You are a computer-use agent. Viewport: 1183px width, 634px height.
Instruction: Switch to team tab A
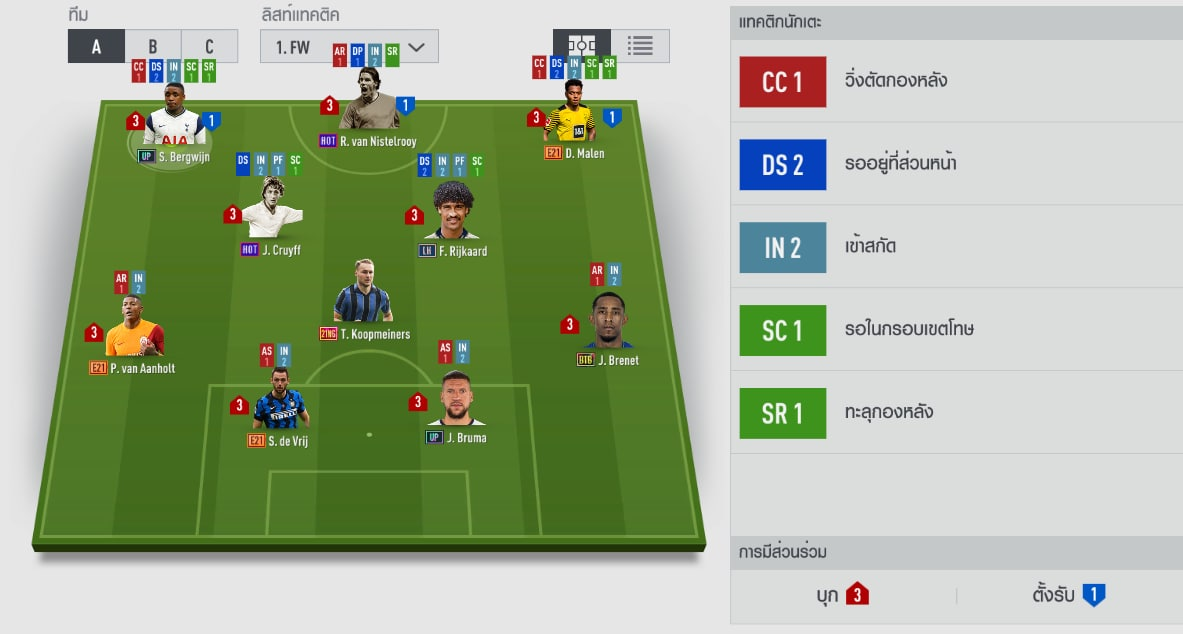pos(96,46)
